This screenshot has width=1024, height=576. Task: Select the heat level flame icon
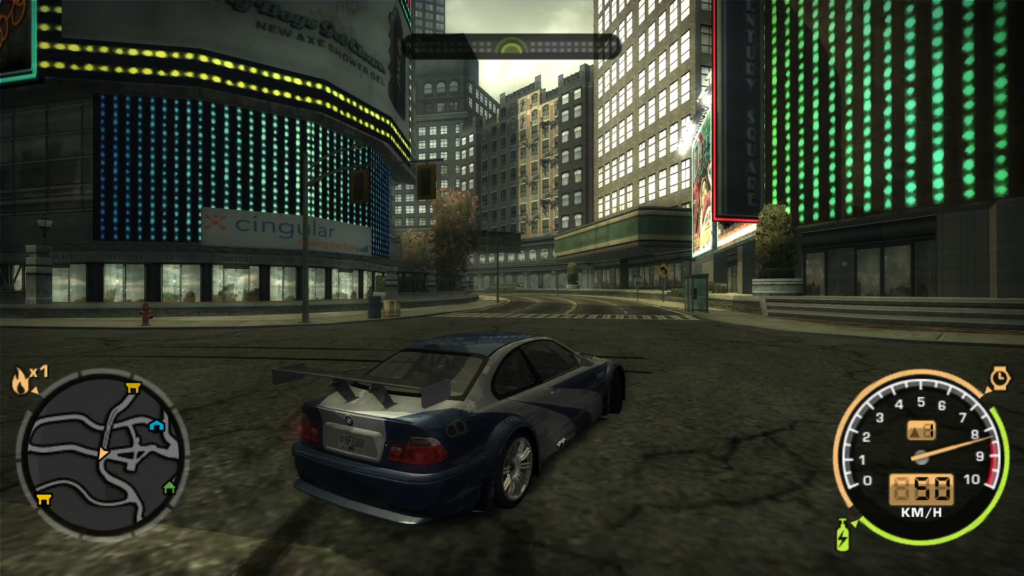point(21,380)
